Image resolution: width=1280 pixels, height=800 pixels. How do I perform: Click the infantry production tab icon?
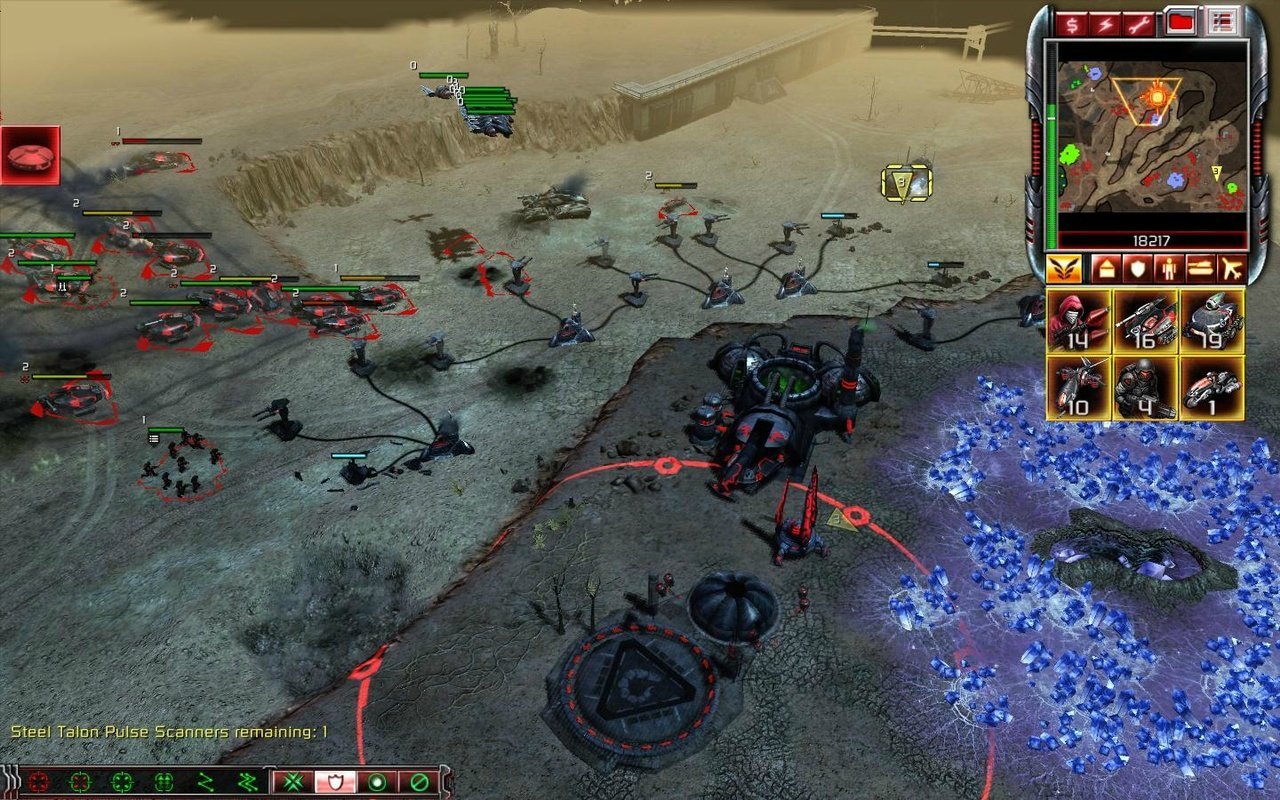[1168, 268]
